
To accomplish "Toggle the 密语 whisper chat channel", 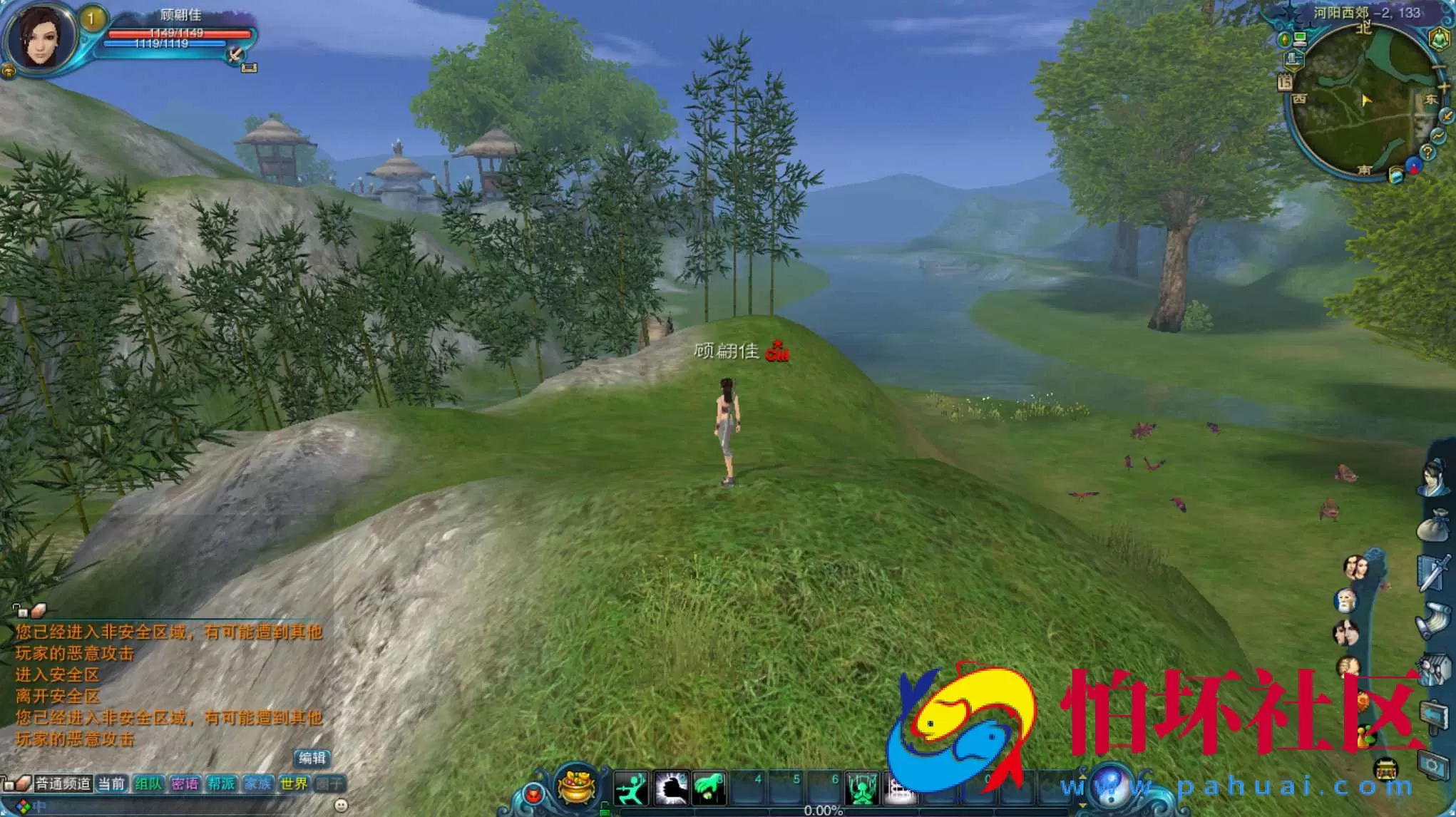I will tap(185, 783).
